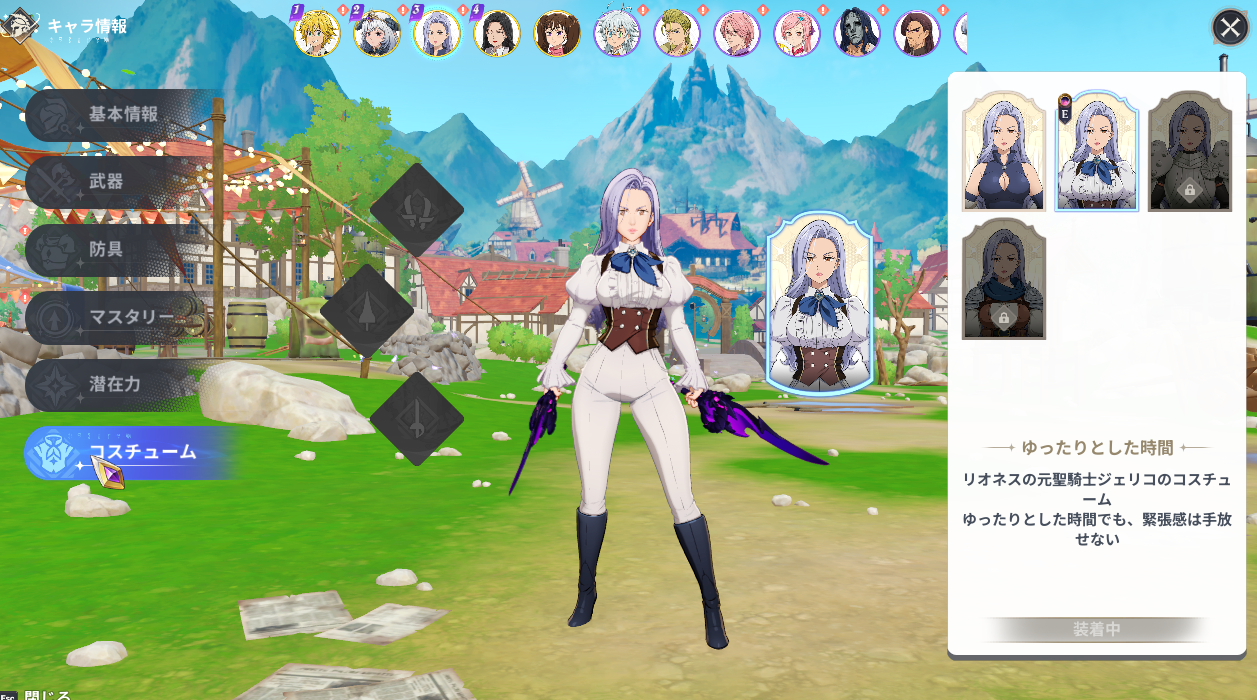The height and width of the screenshot is (700, 1257).
Task: Select the brown twin-tailed girl portrait
Action: point(557,34)
